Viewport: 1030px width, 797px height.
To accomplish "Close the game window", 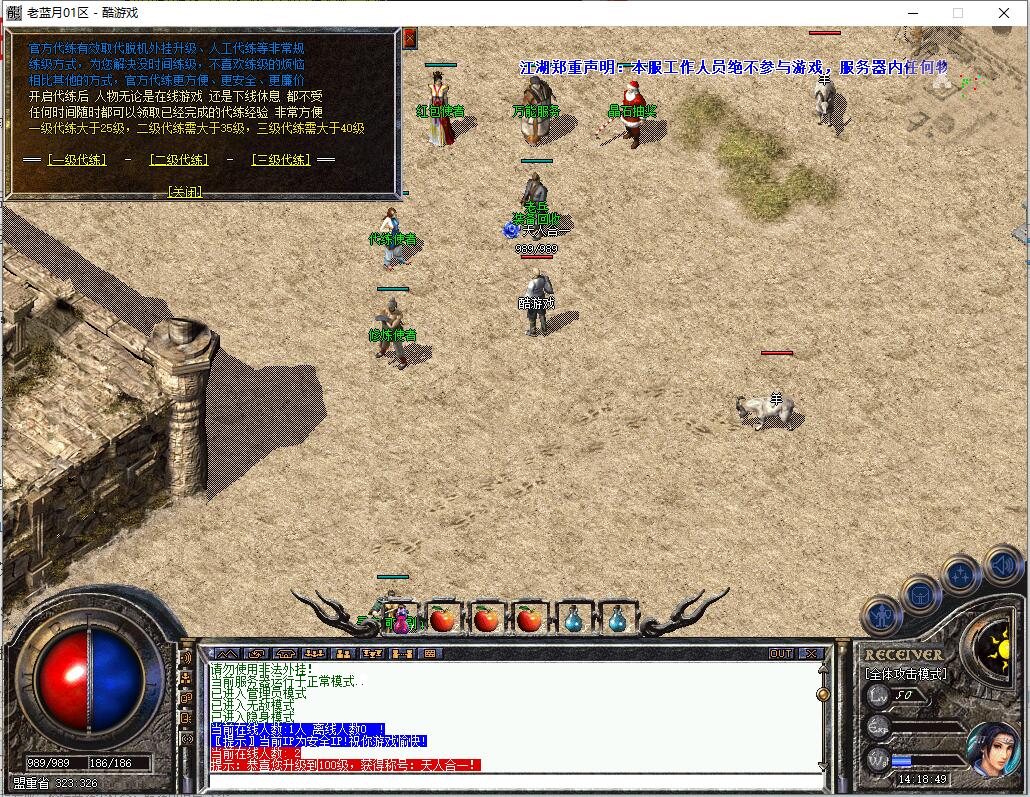I will [1004, 13].
